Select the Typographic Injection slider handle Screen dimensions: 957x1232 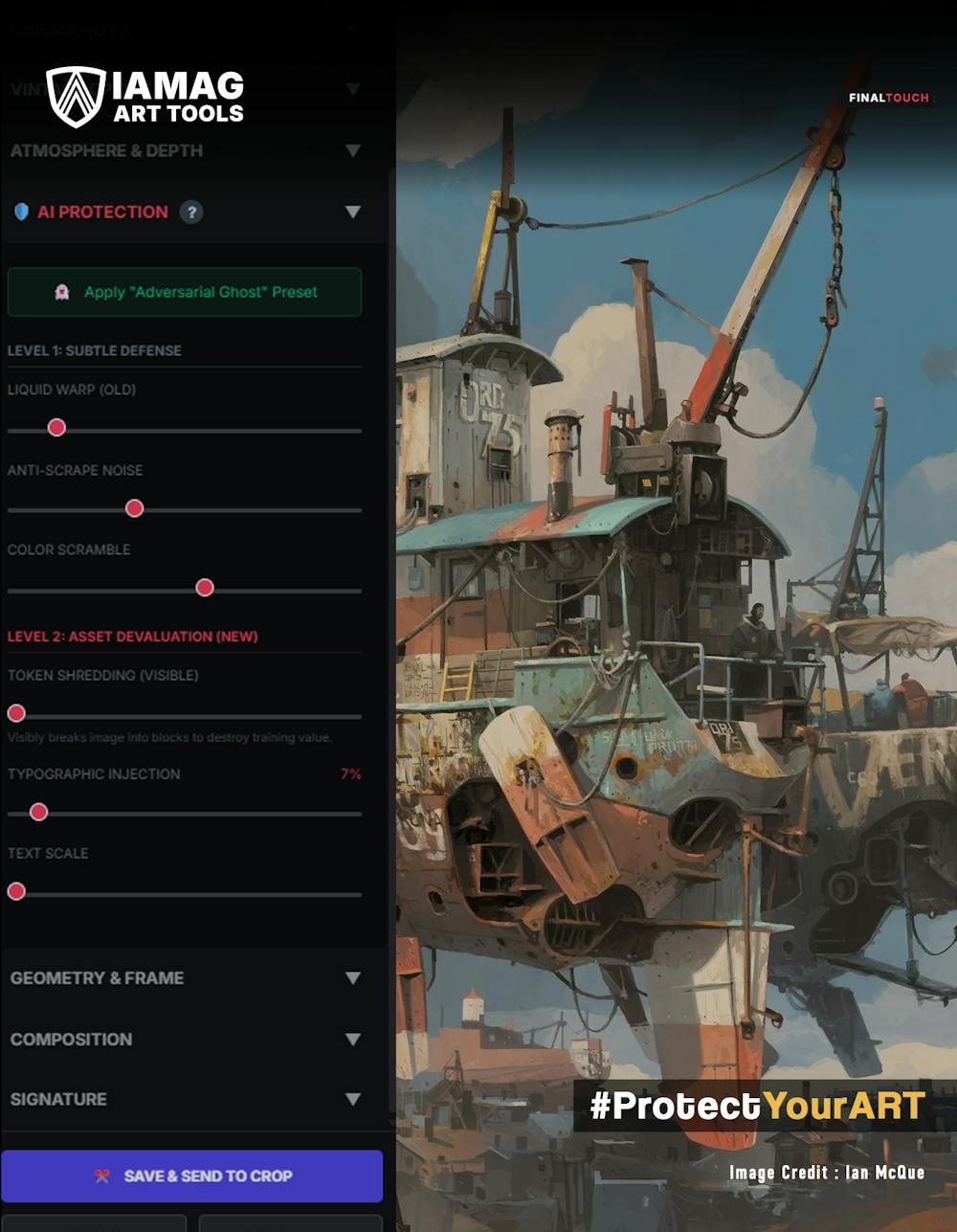pos(38,813)
